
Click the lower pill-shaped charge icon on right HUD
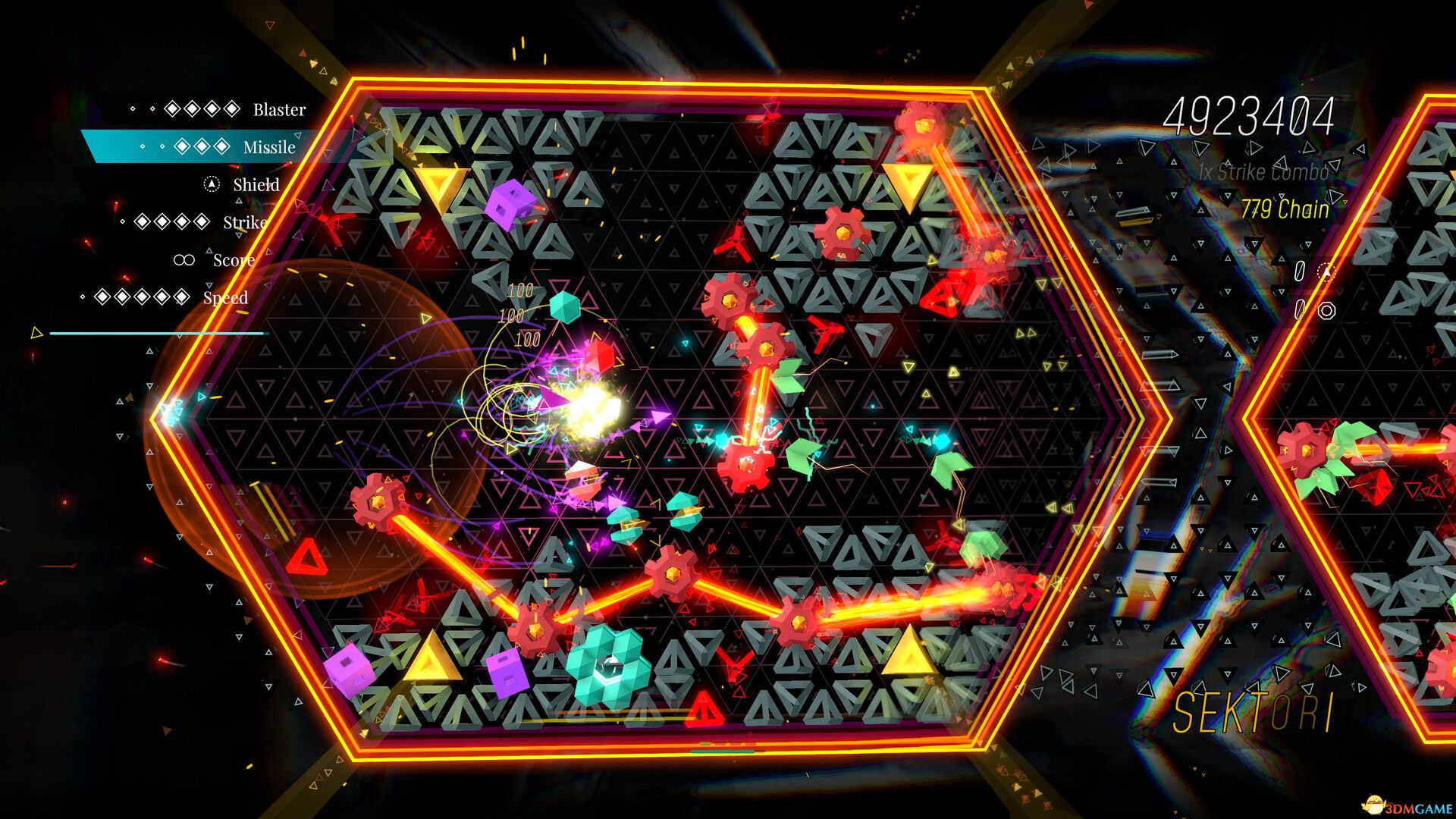[1300, 309]
